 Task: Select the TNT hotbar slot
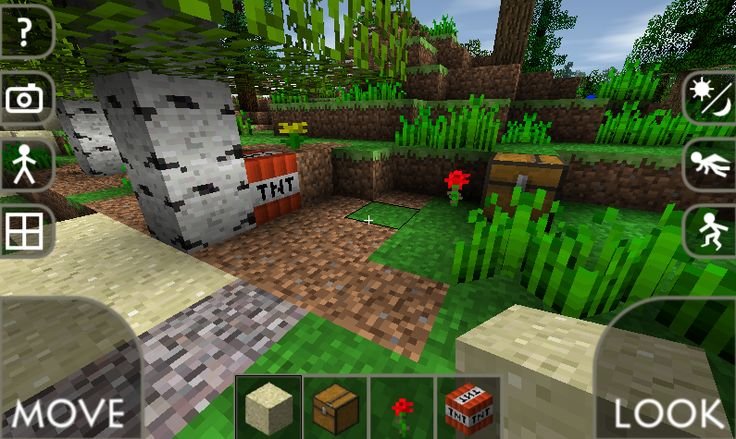[x=468, y=407]
